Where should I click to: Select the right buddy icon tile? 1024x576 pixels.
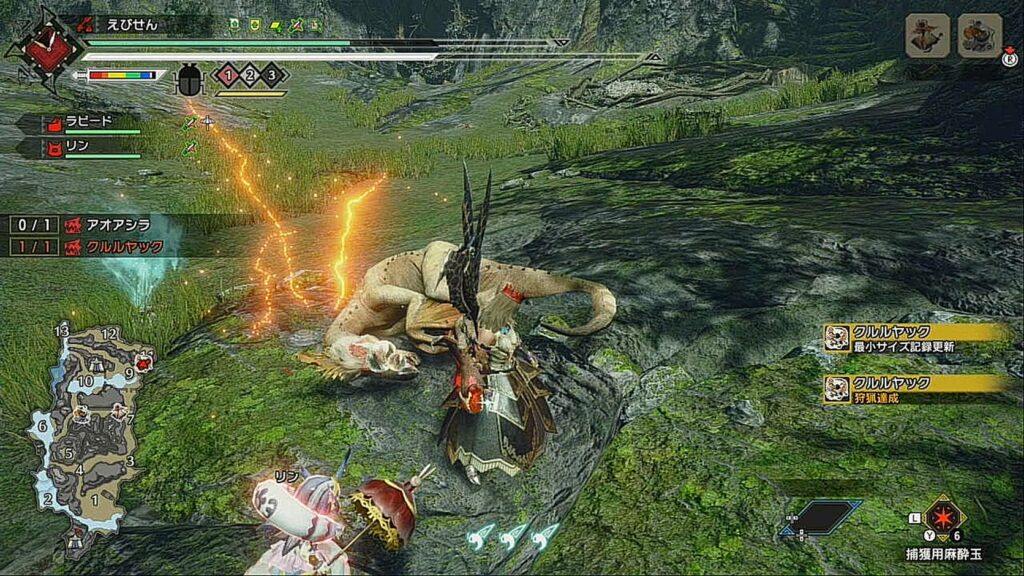click(979, 36)
